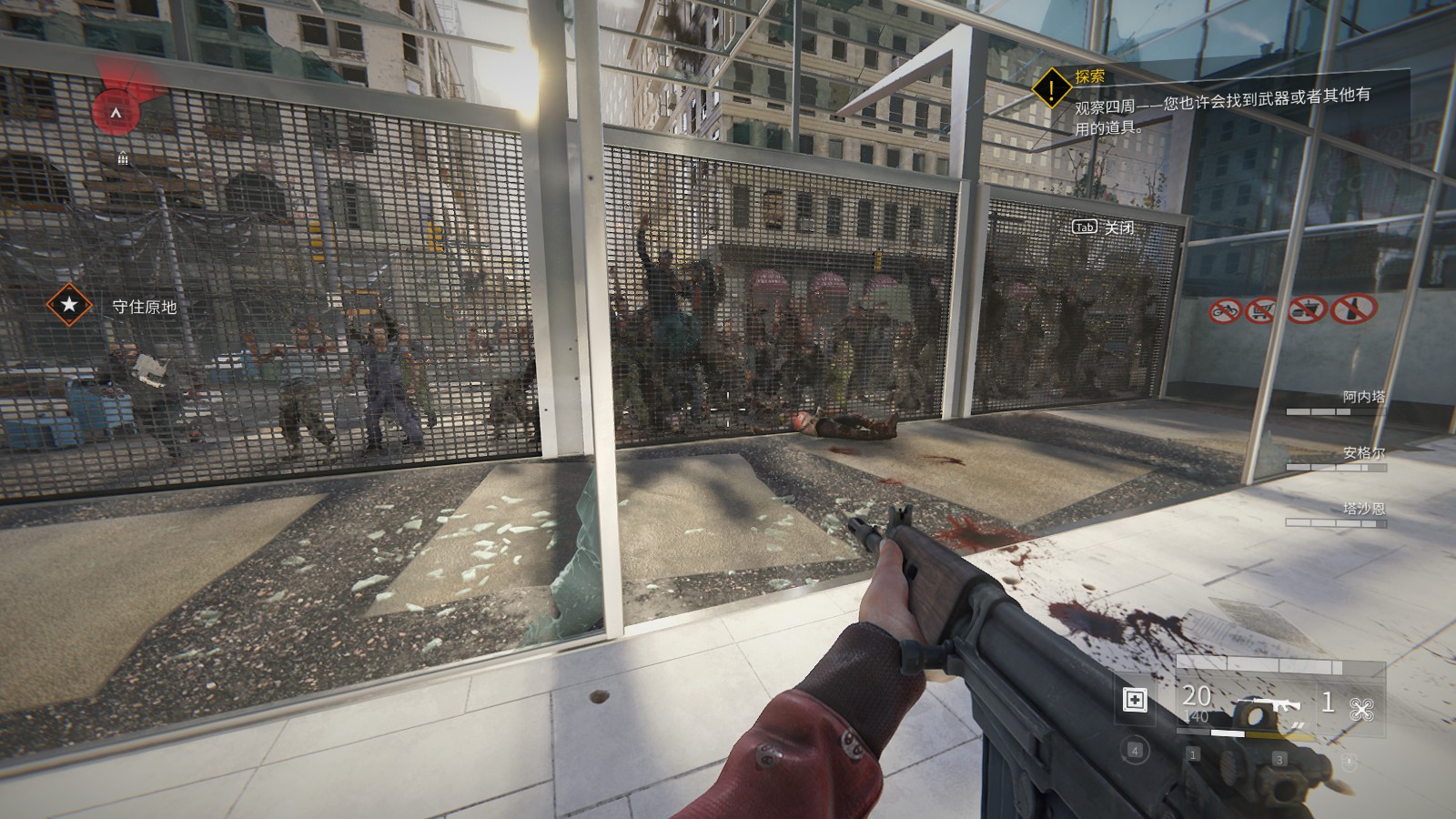
Task: Select teammate 阿内塔 in the squad list
Action: tap(1362, 397)
